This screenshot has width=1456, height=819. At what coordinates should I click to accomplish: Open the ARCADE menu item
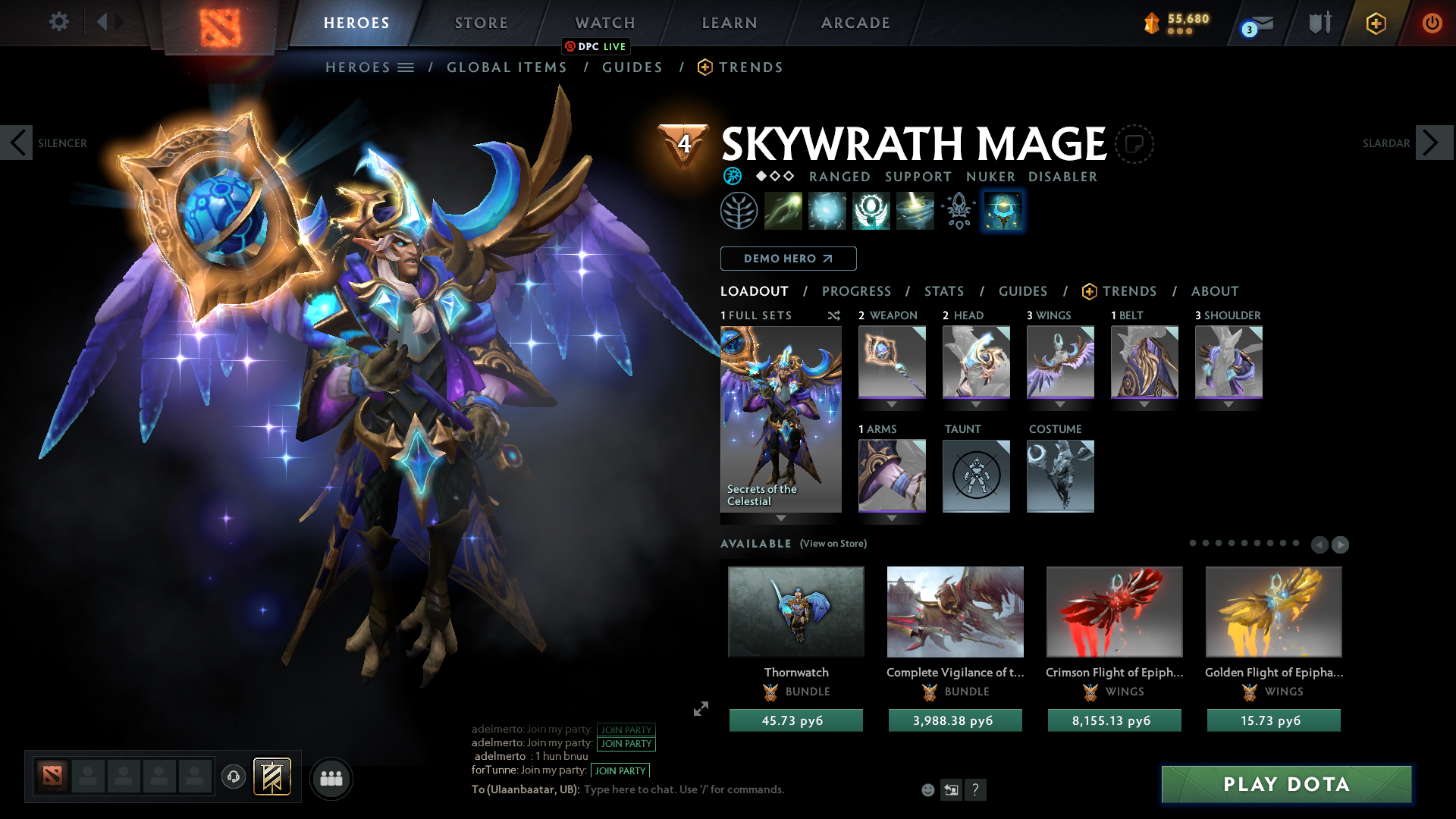[x=855, y=23]
